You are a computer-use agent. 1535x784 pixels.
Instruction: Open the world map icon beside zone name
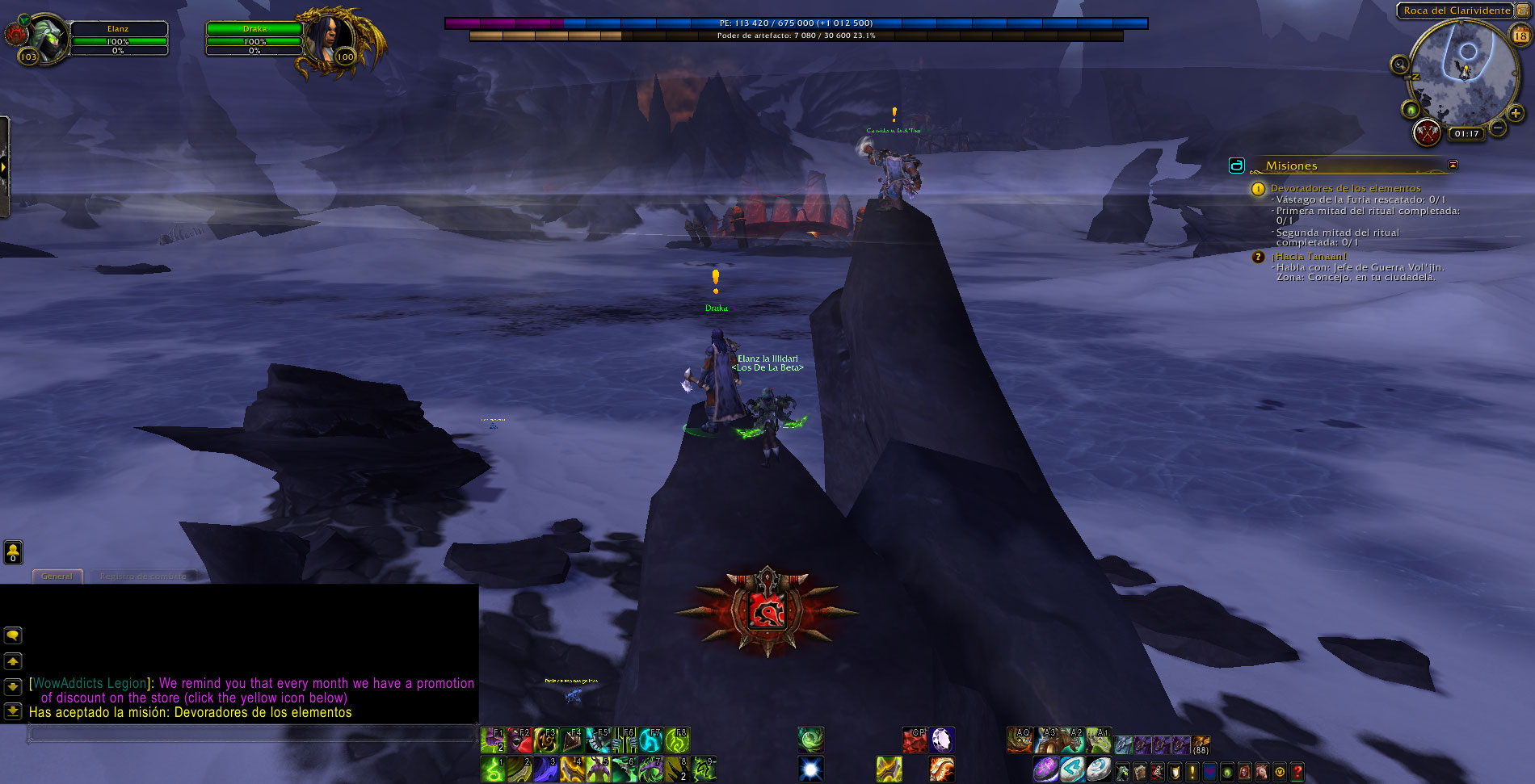click(x=1523, y=10)
